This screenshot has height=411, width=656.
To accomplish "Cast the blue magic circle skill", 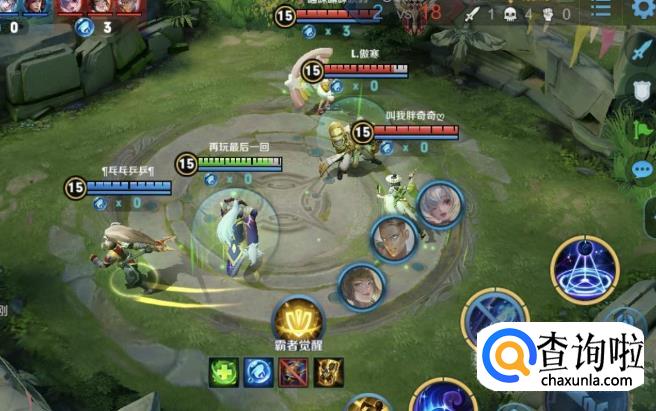I will [x=585, y=268].
